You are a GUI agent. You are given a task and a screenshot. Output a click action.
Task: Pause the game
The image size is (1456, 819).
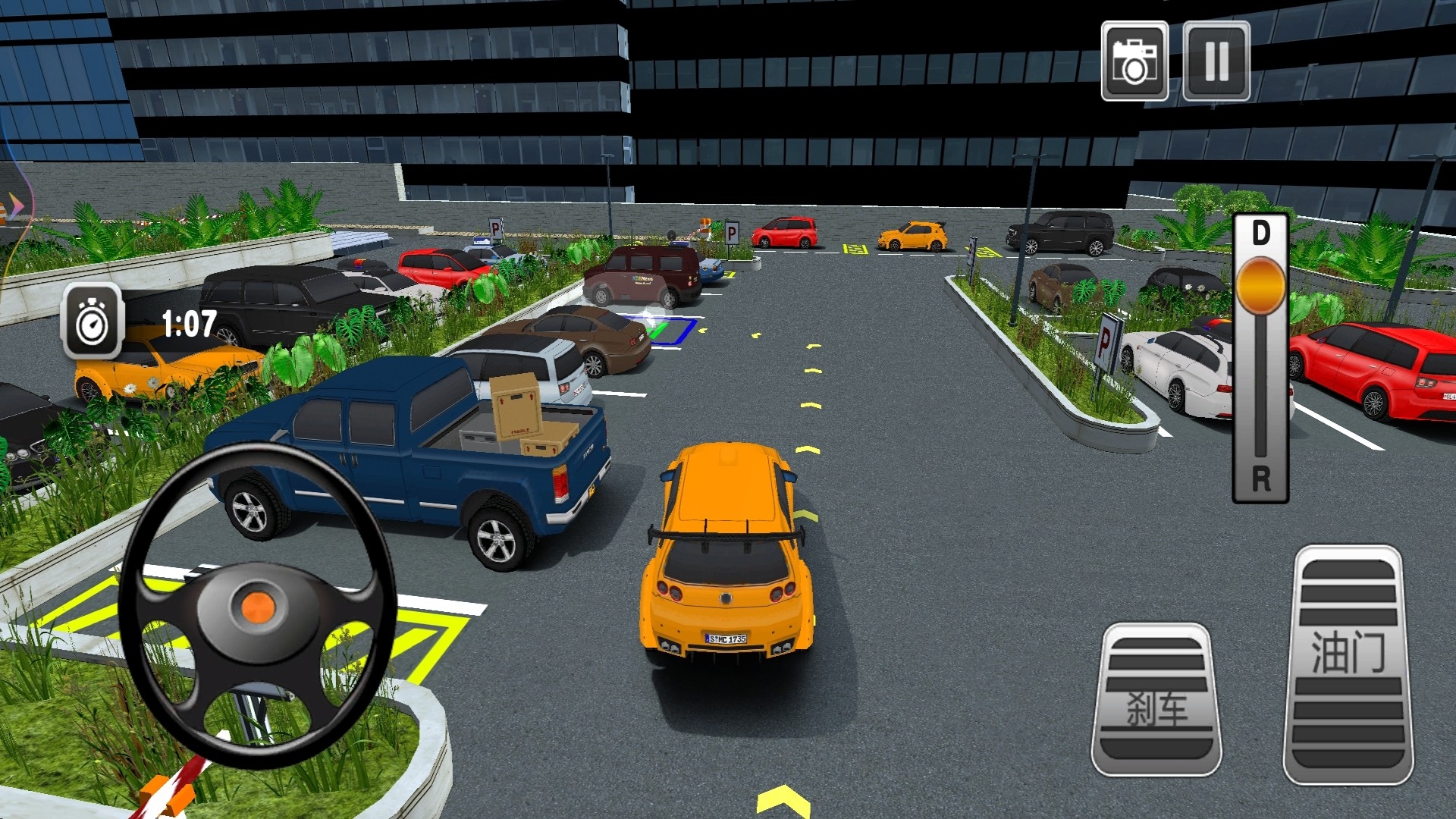[x=1216, y=61]
